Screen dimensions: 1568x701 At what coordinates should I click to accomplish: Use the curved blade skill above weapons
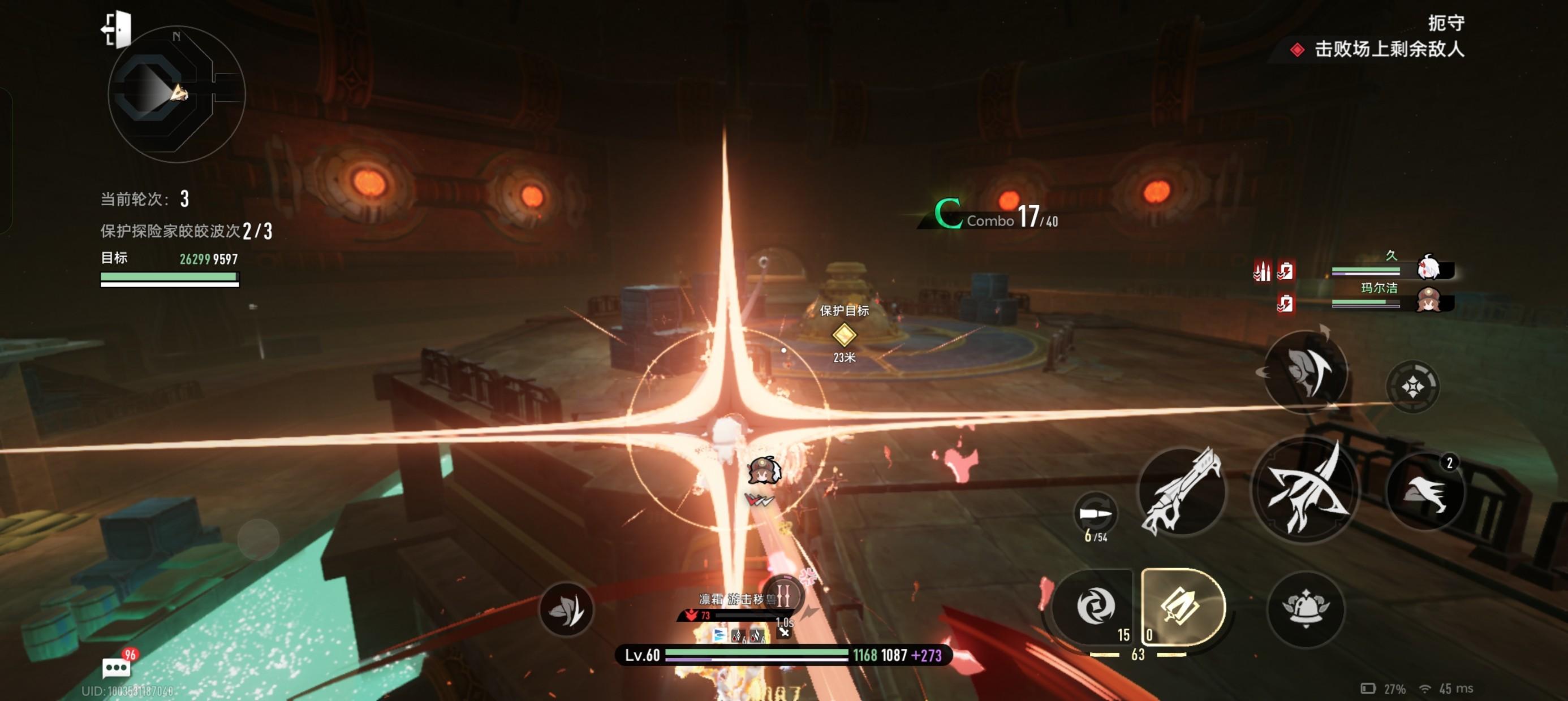click(1306, 373)
